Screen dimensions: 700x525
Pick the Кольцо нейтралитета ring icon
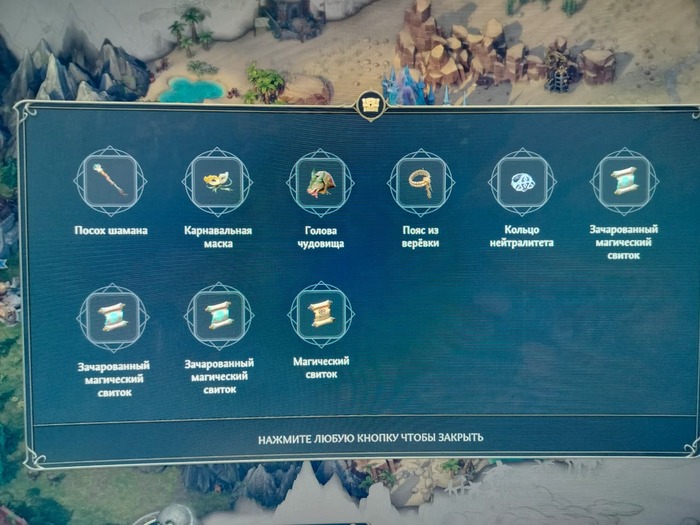(x=522, y=183)
